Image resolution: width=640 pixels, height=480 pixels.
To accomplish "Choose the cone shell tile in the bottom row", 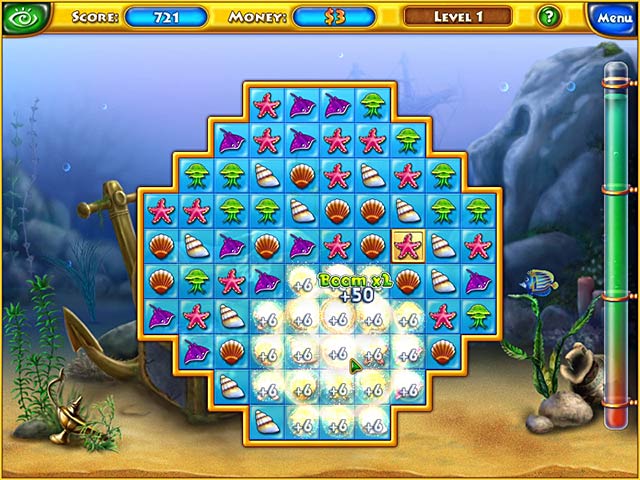I will (x=265, y=421).
